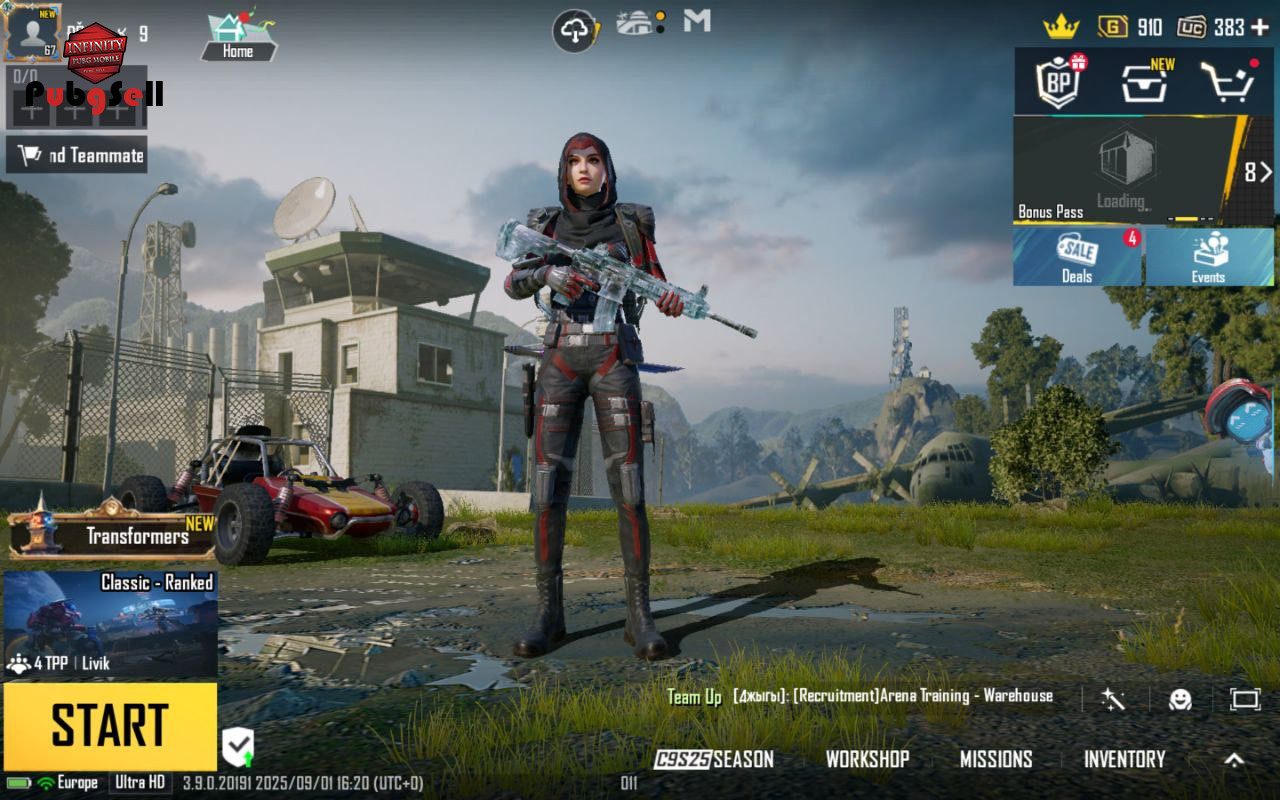The height and width of the screenshot is (800, 1280).
Task: Start the match with the yellow START button
Action: point(110,726)
